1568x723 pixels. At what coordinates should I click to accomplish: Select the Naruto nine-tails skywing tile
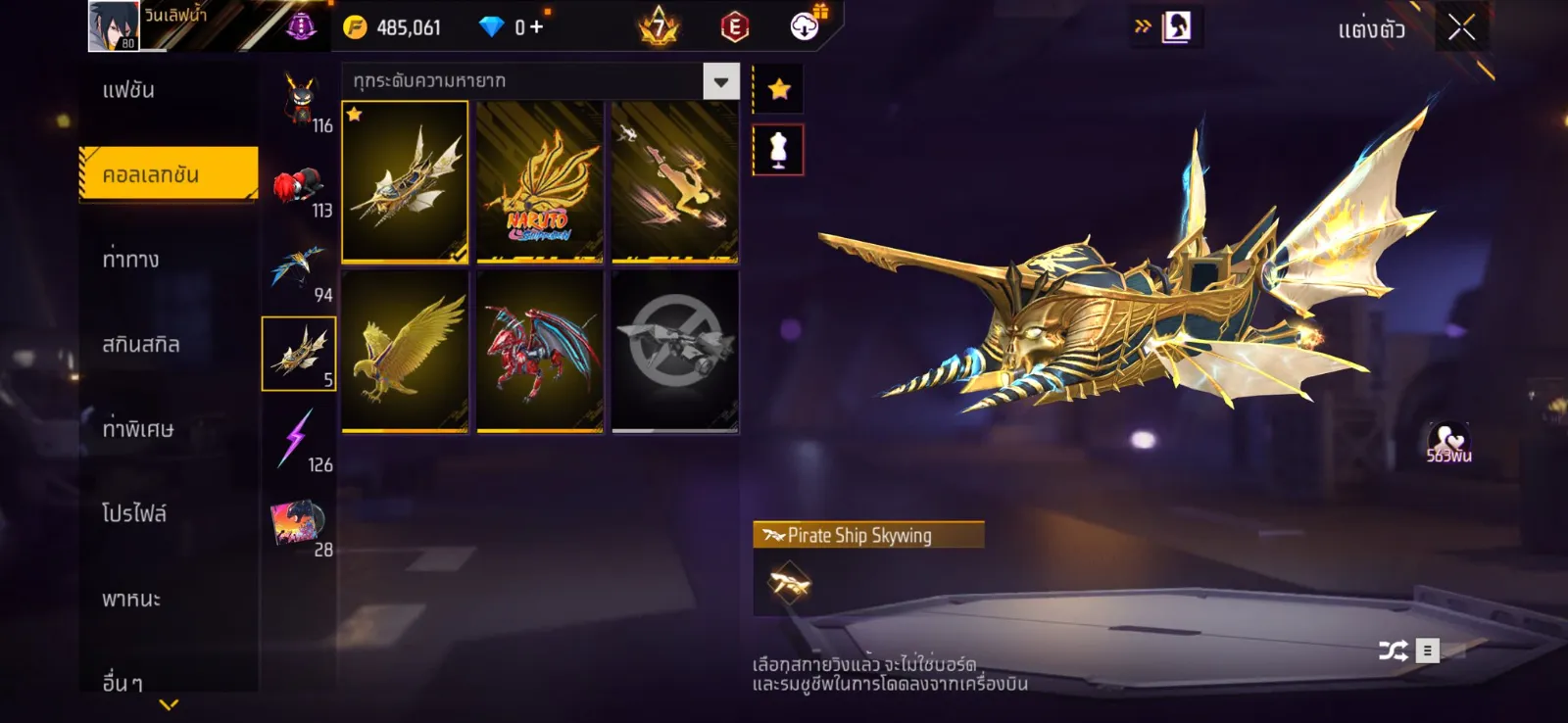(x=539, y=182)
